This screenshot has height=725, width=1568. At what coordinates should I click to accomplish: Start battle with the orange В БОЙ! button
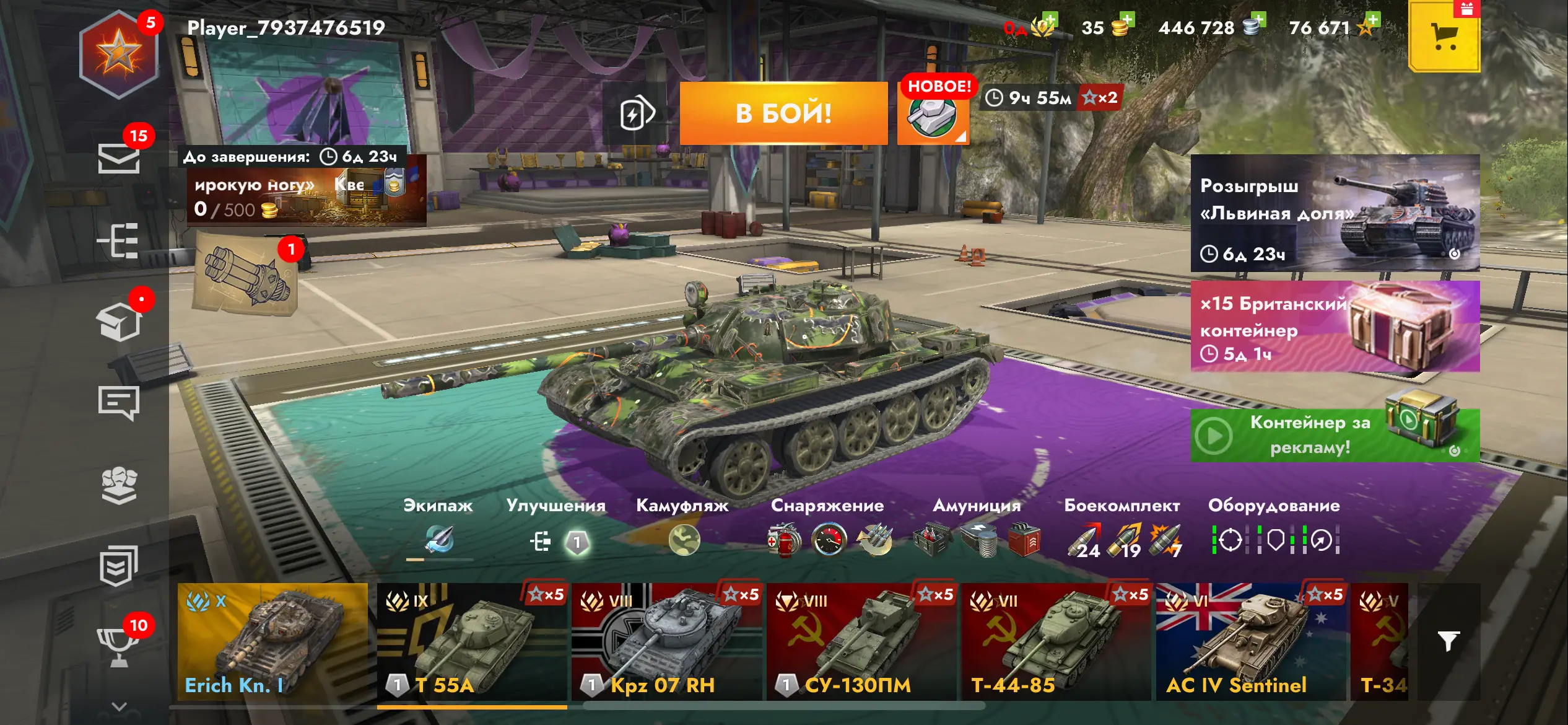pyautogui.click(x=783, y=113)
